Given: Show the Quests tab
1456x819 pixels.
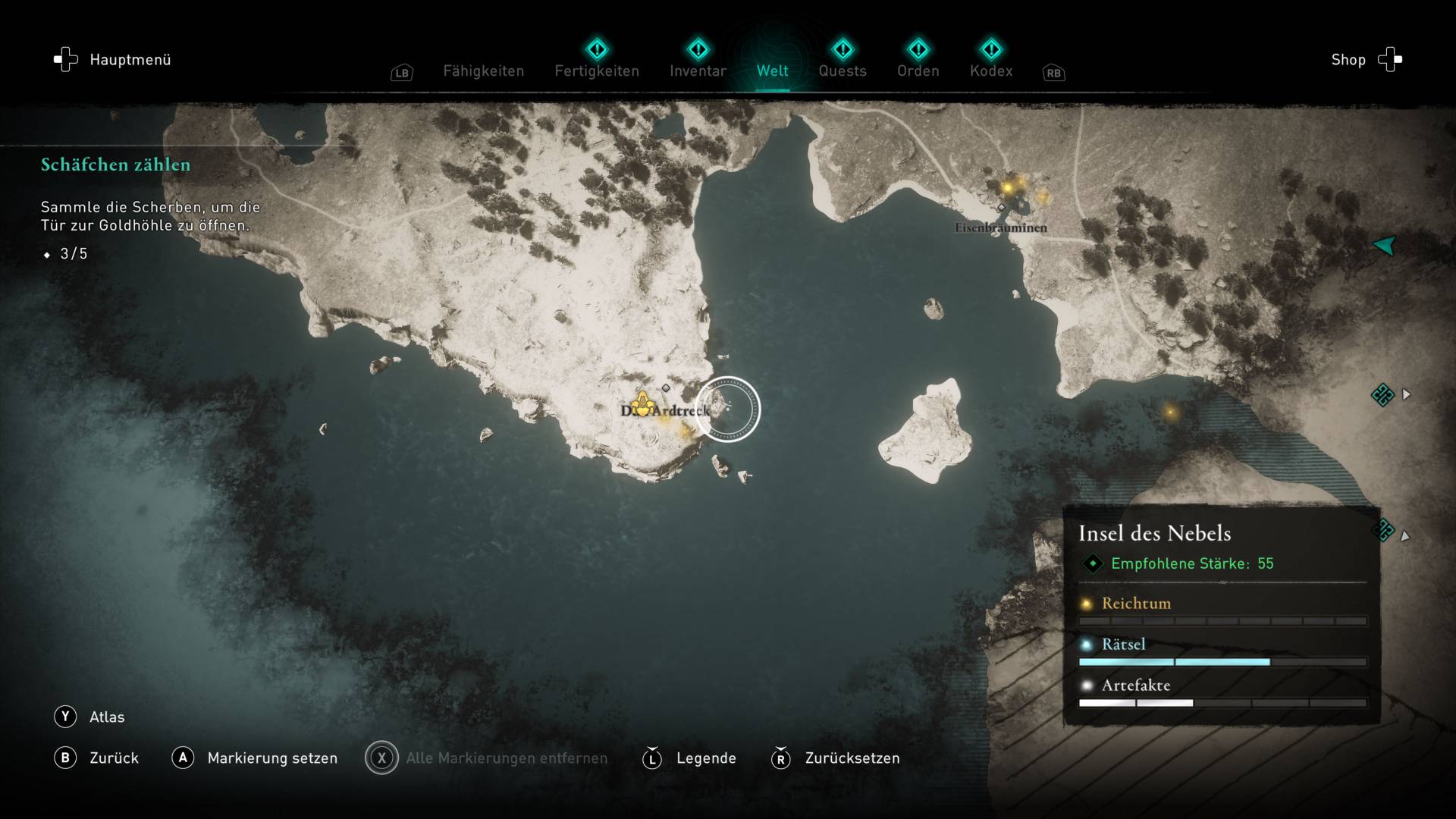Looking at the screenshot, I should tap(842, 71).
